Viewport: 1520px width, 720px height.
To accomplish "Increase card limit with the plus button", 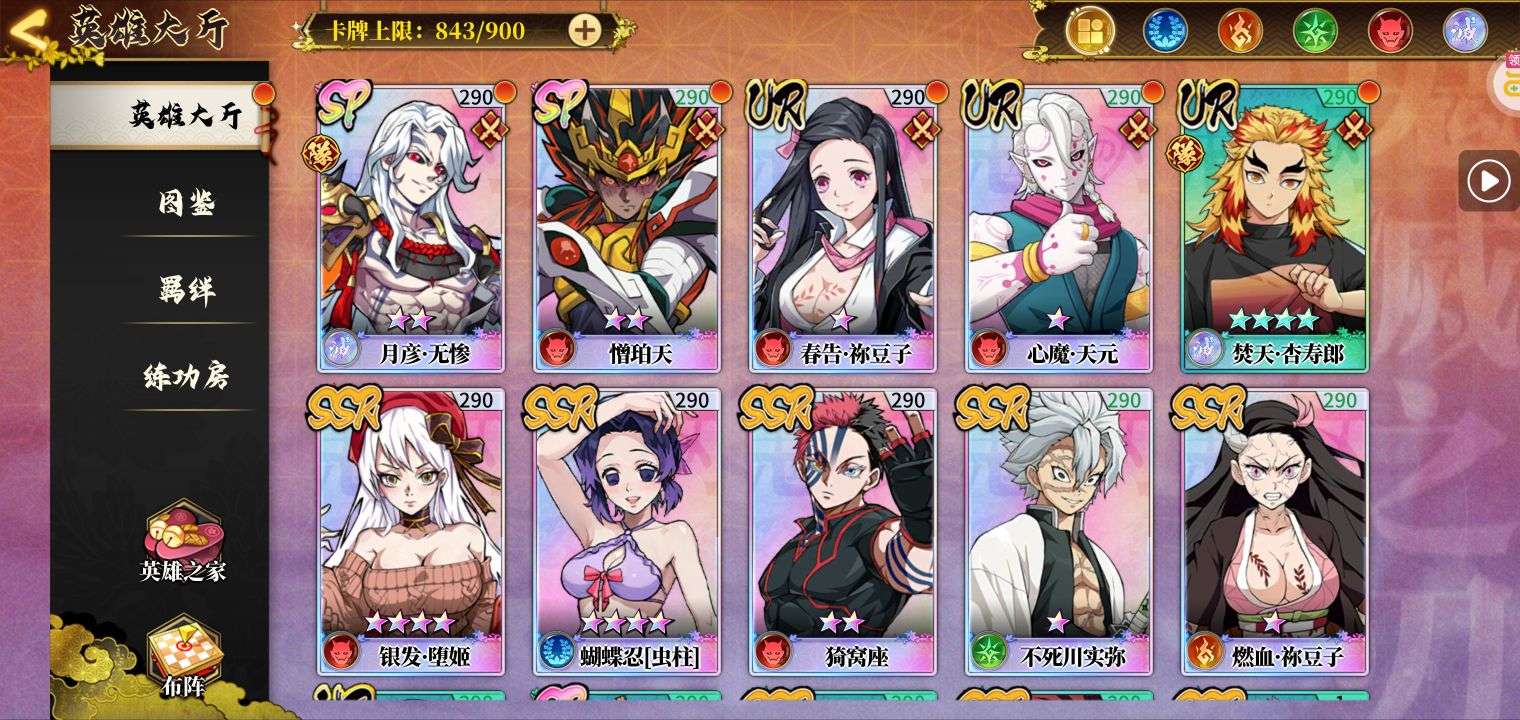I will [585, 30].
